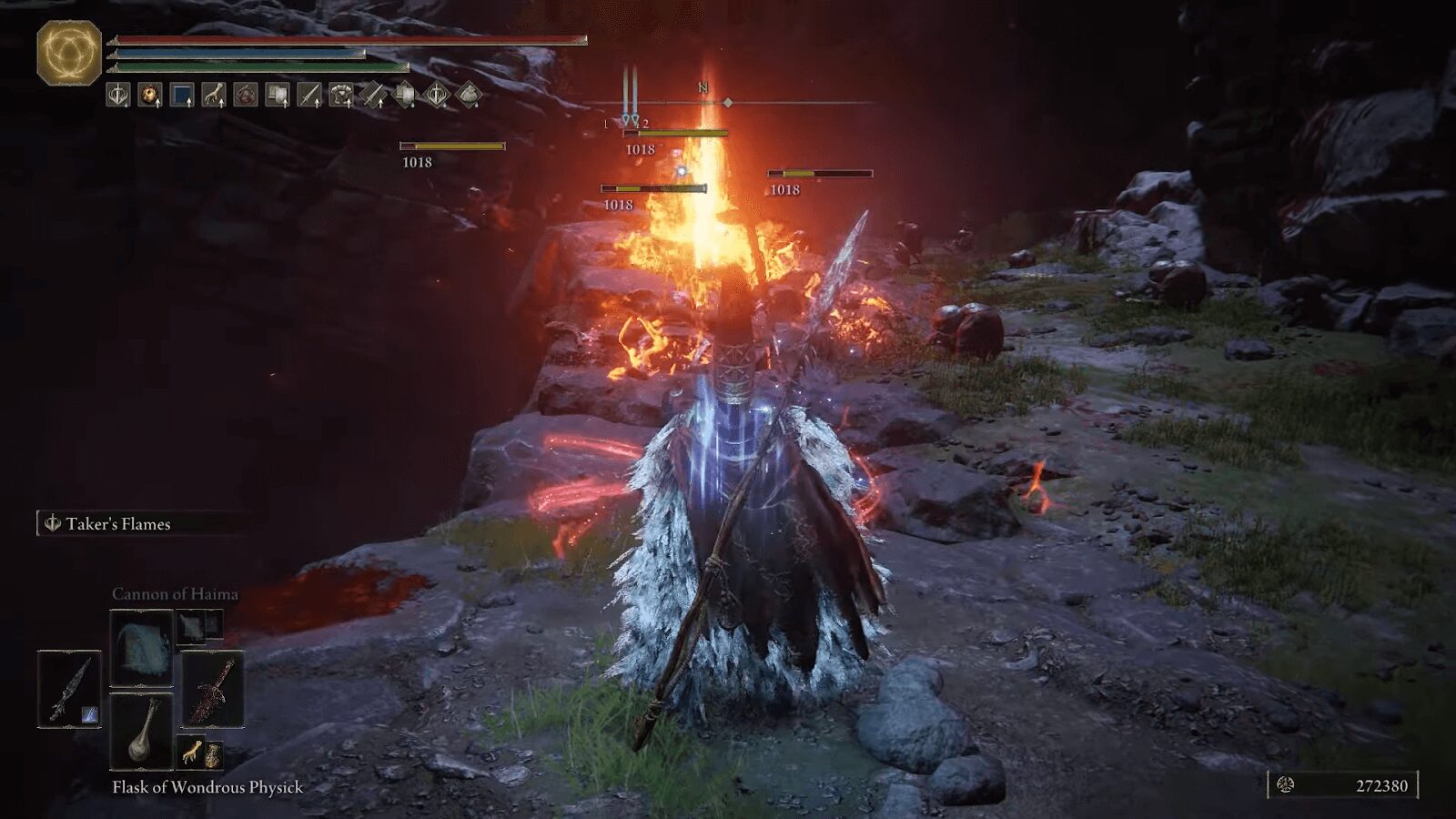
Task: Click the diamond-shaped dagger status icon
Action: point(375,94)
